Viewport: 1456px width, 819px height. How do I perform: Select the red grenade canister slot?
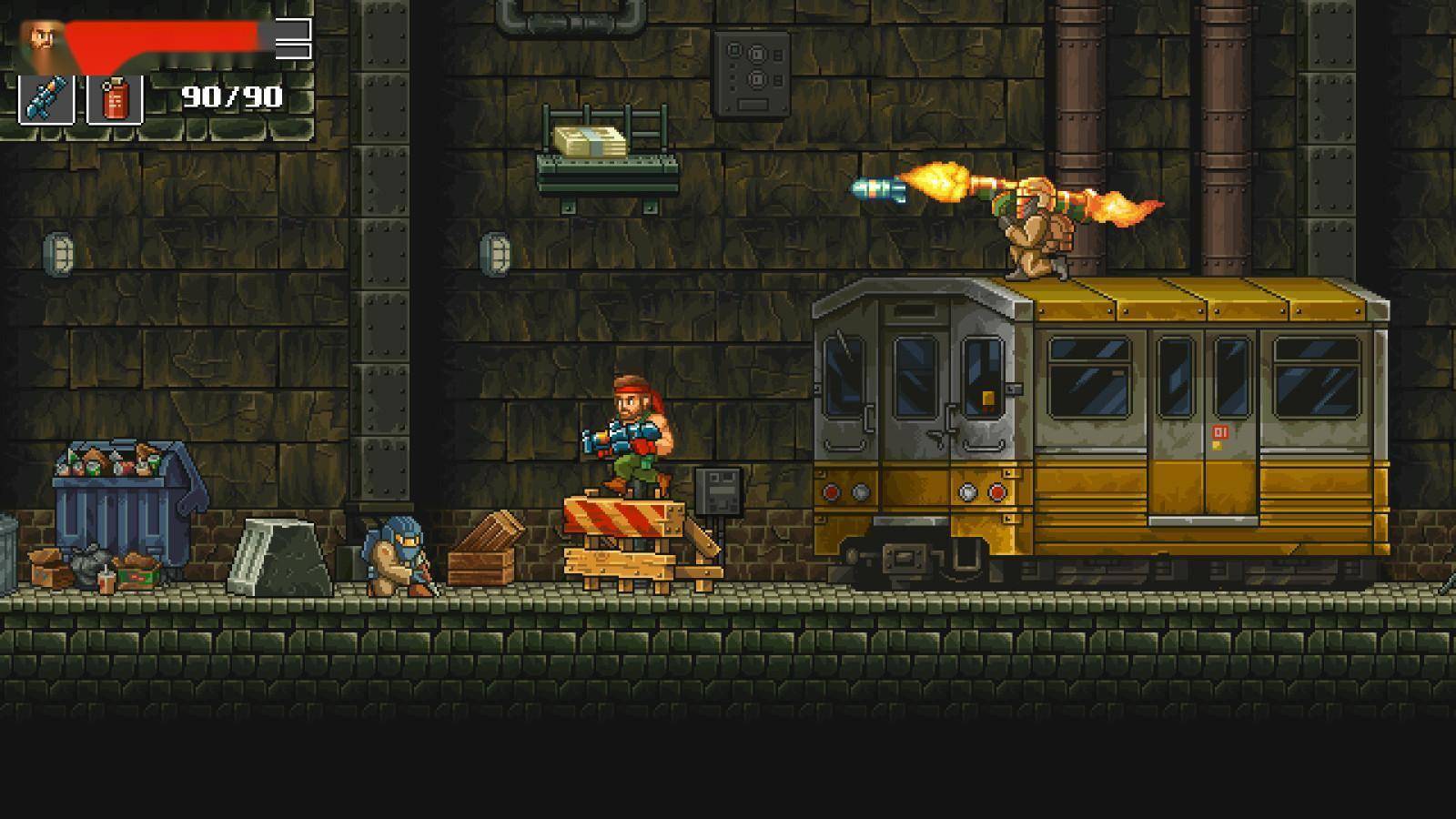click(115, 99)
